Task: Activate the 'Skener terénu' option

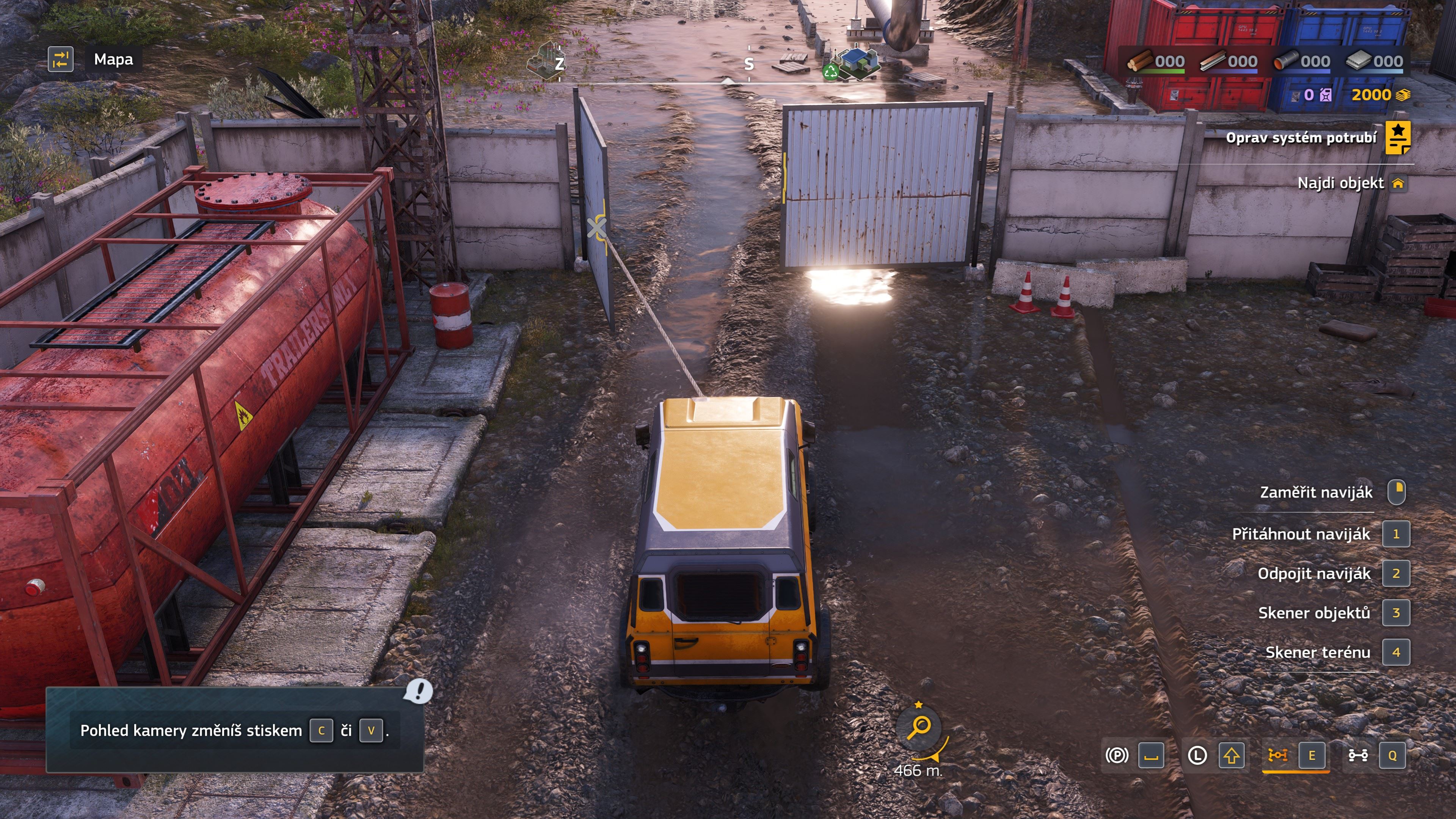Action: tap(1317, 652)
